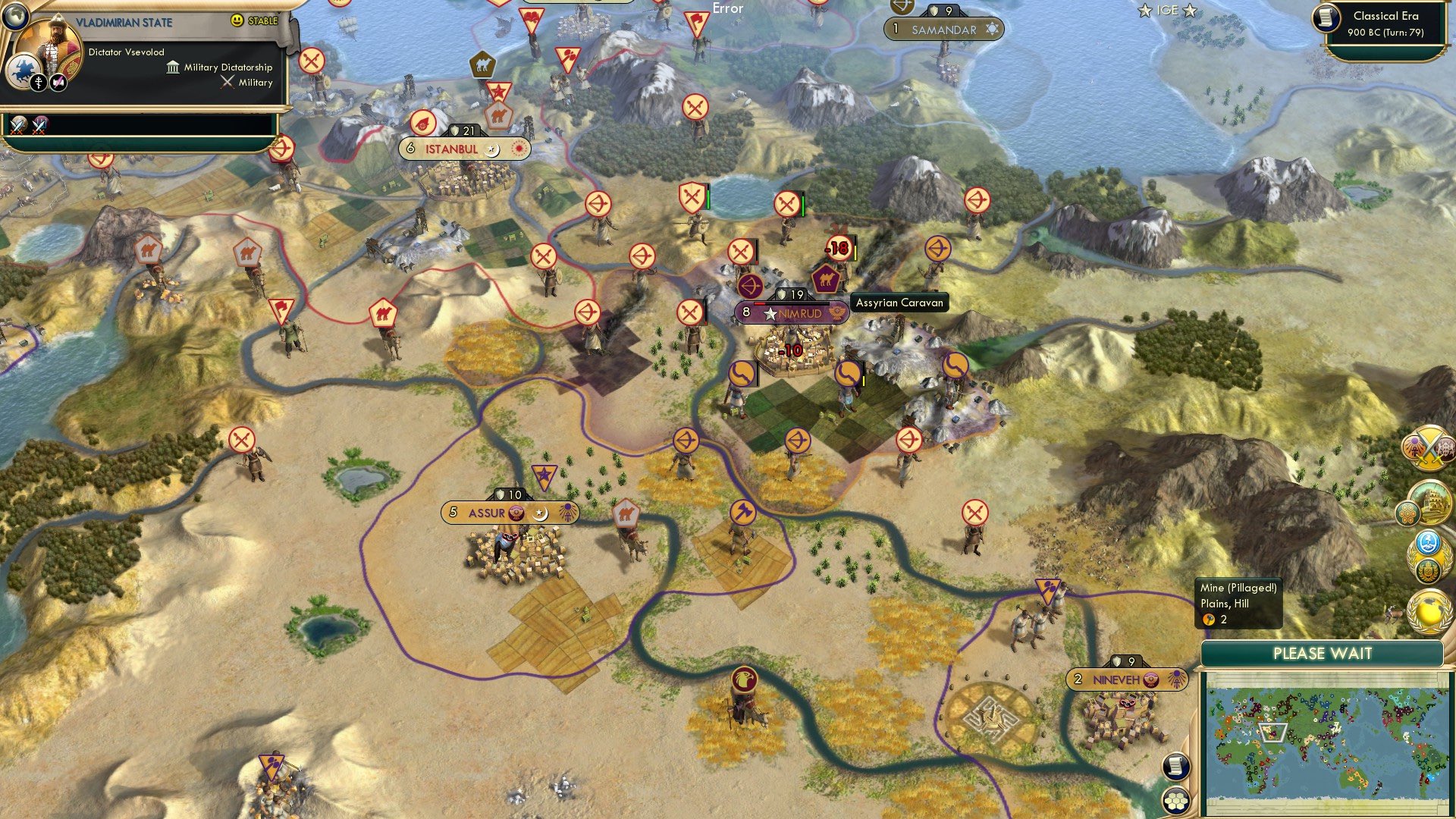This screenshot has height=819, width=1456.
Task: Toggle the strategic view globe in the top-left corner
Action: (15, 17)
